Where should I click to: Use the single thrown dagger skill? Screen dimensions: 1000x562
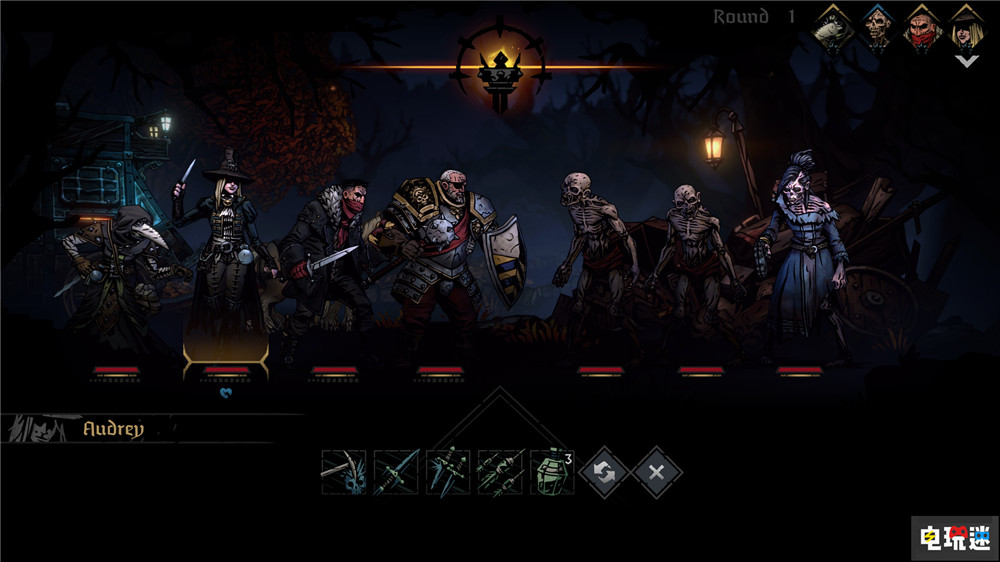[396, 472]
